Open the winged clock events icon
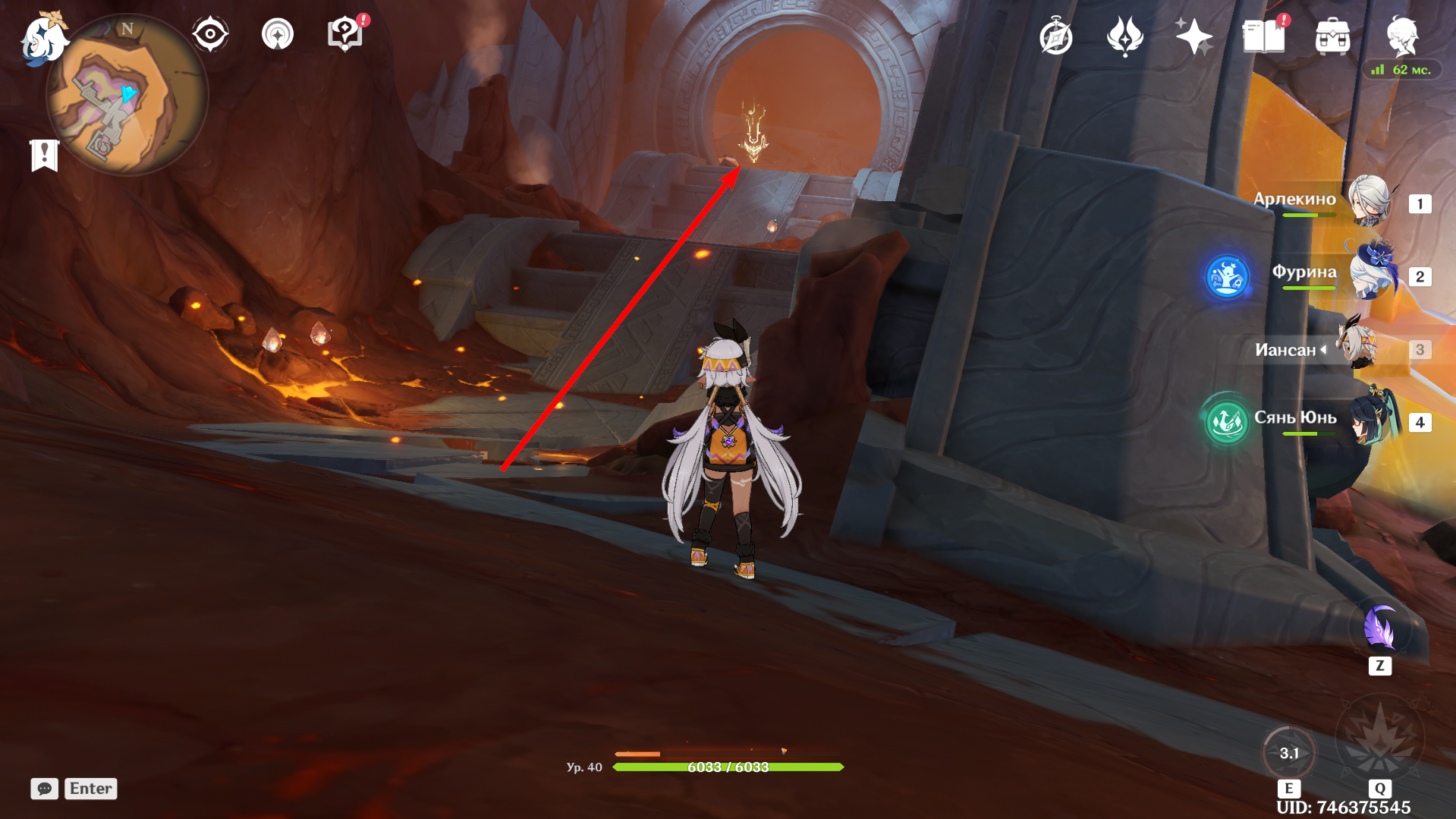Image resolution: width=1456 pixels, height=819 pixels. [x=1055, y=36]
